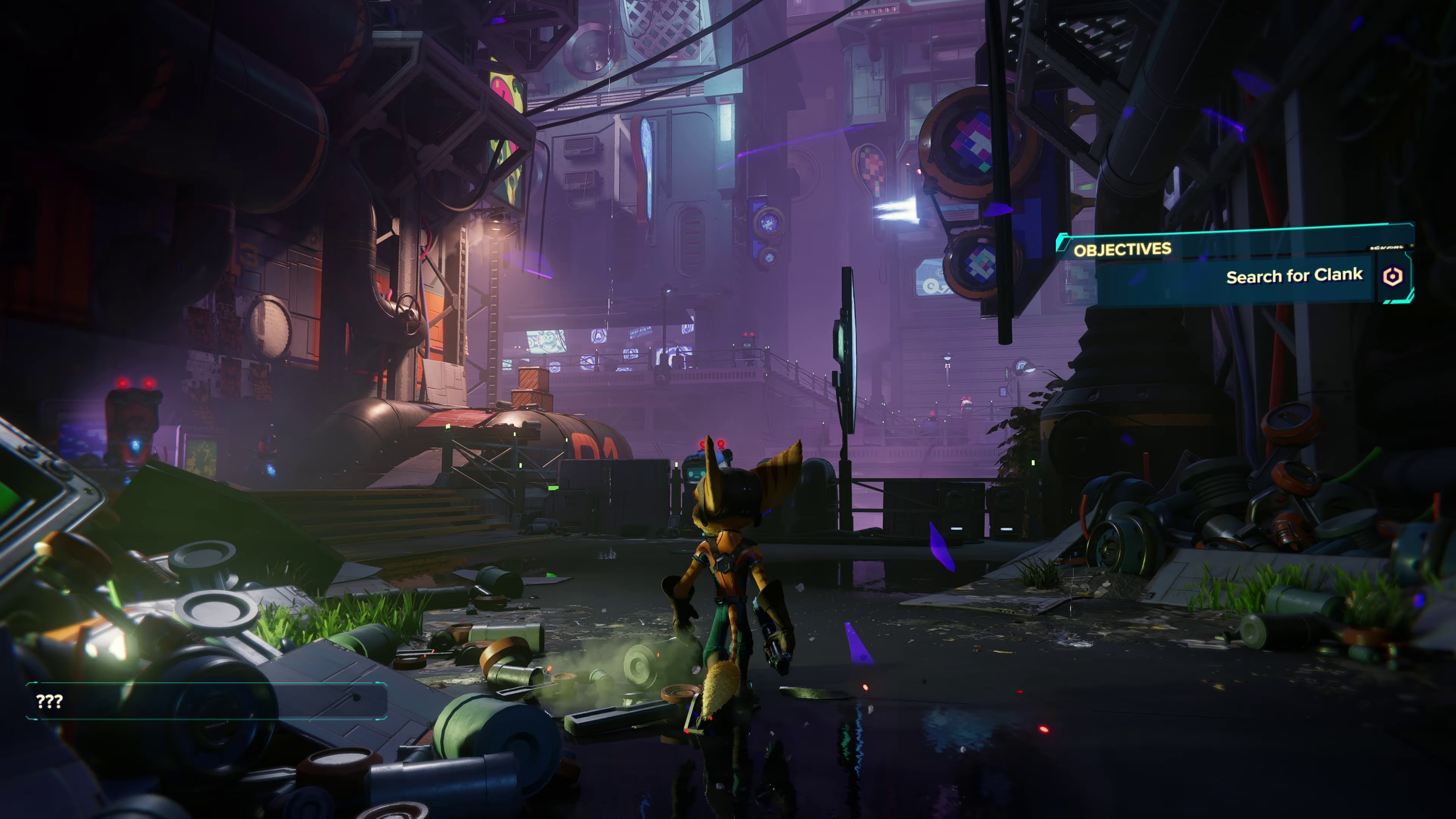Click the yellow smiley sign near the scaffolding
Viewport: 1456px width, 819px height.
tap(505, 86)
